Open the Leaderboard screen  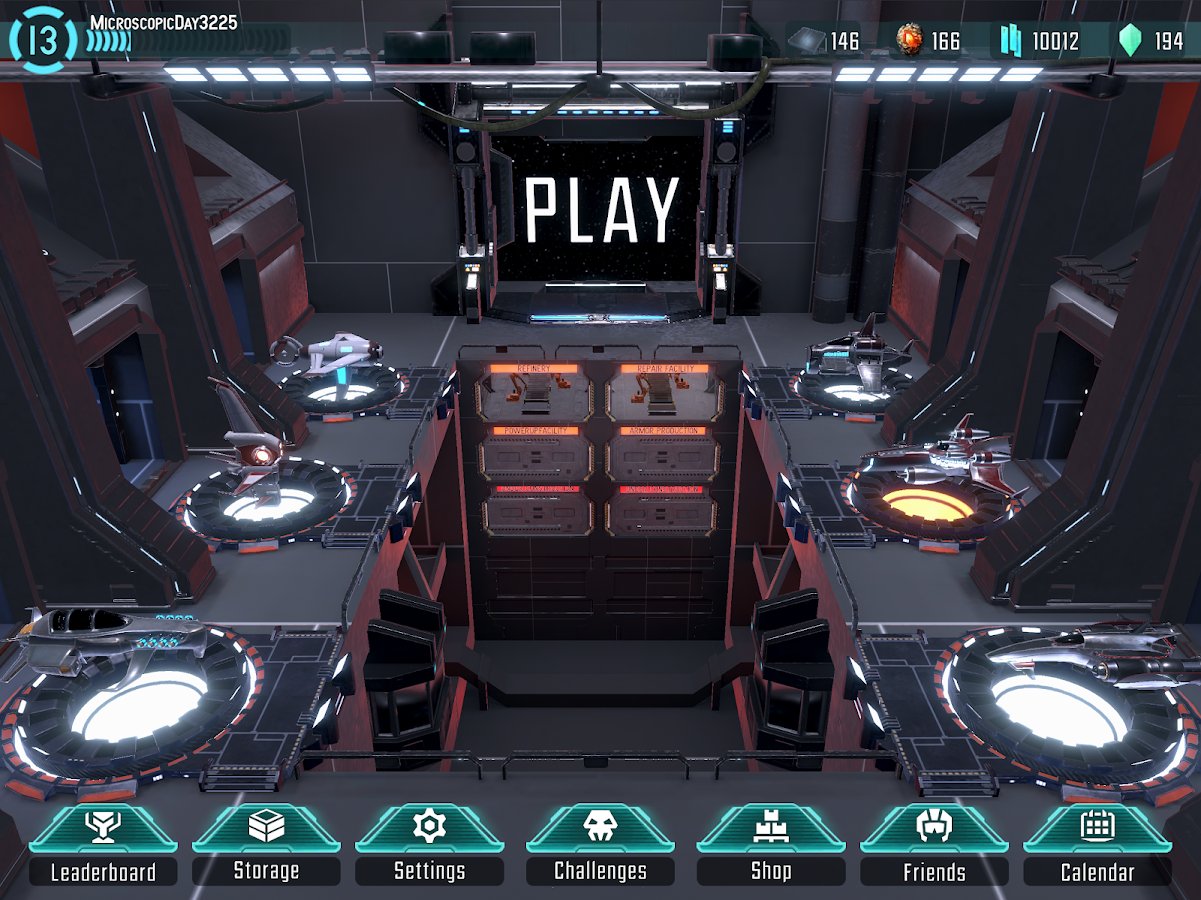(103, 846)
